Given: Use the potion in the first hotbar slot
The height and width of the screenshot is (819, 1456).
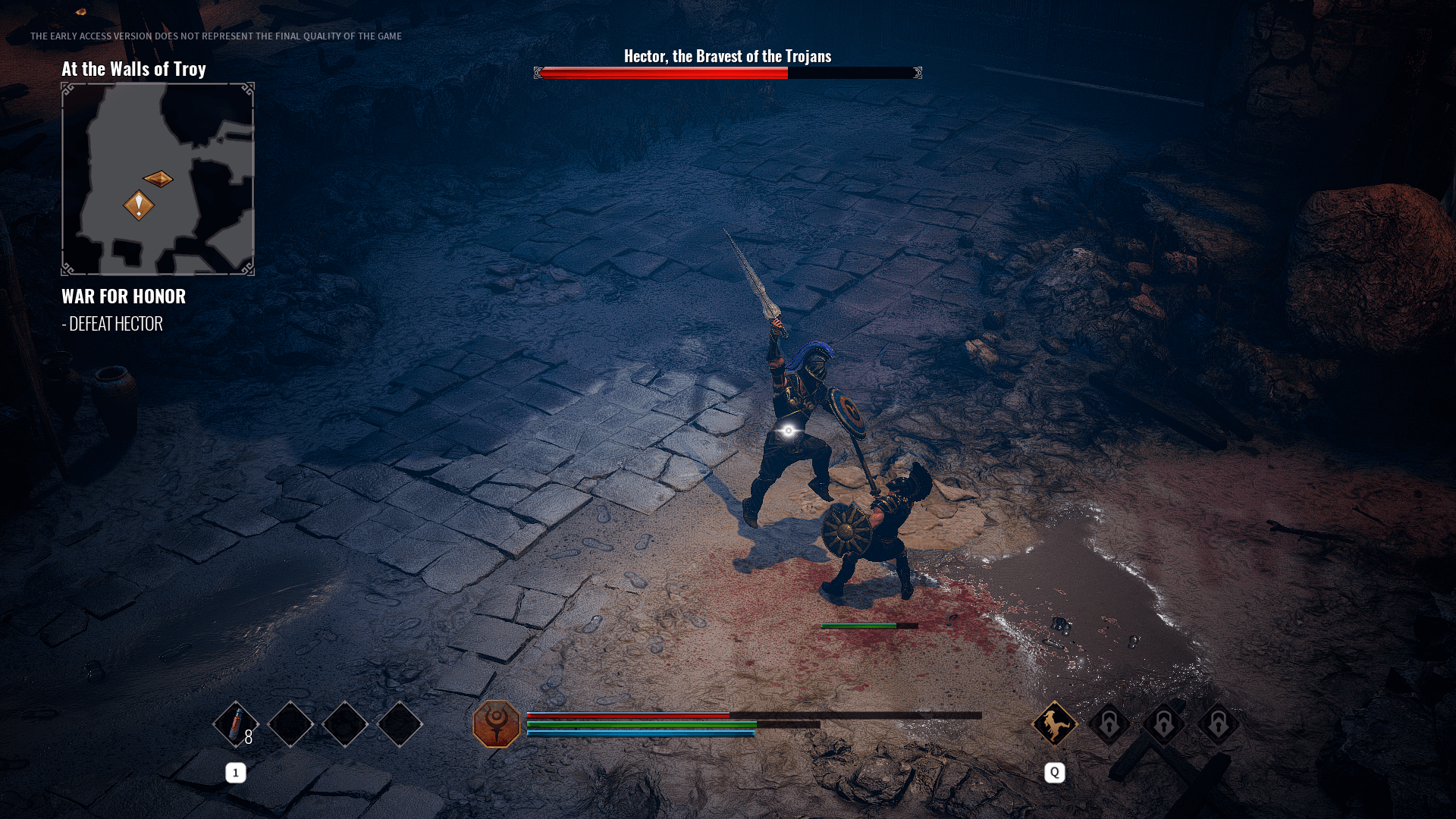Looking at the screenshot, I should (x=236, y=724).
